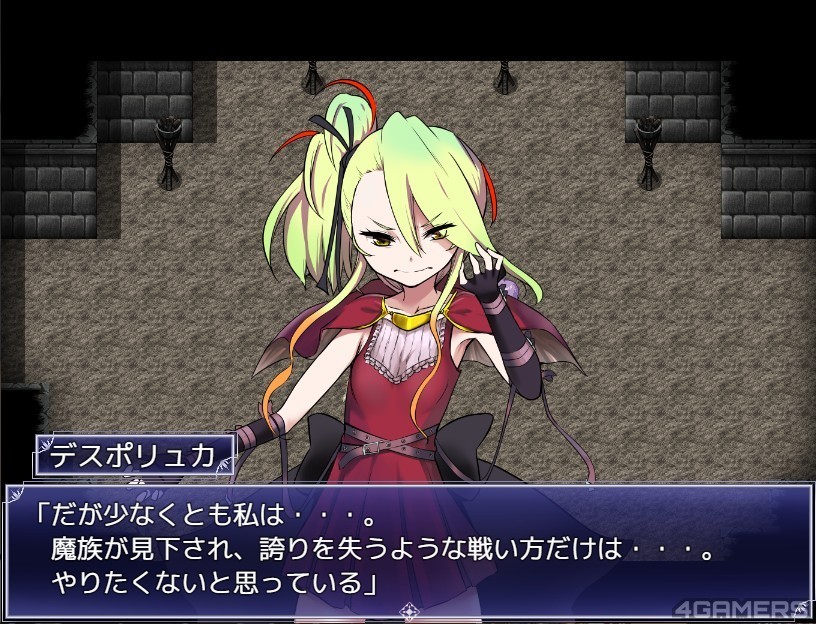Advance the dialogue in the message box
The image size is (816, 624).
click(x=408, y=548)
